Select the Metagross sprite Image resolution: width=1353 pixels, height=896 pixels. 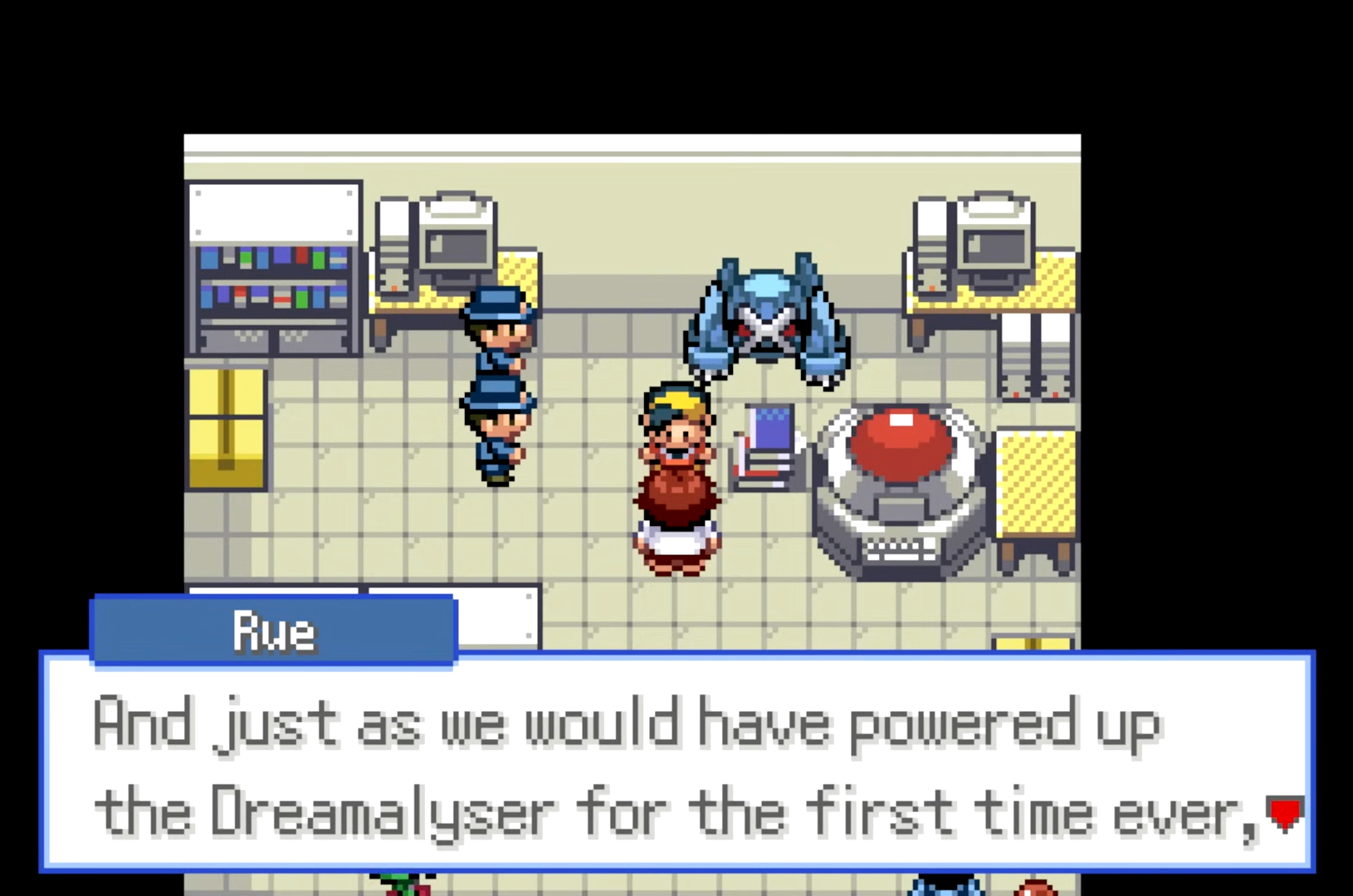point(764,324)
